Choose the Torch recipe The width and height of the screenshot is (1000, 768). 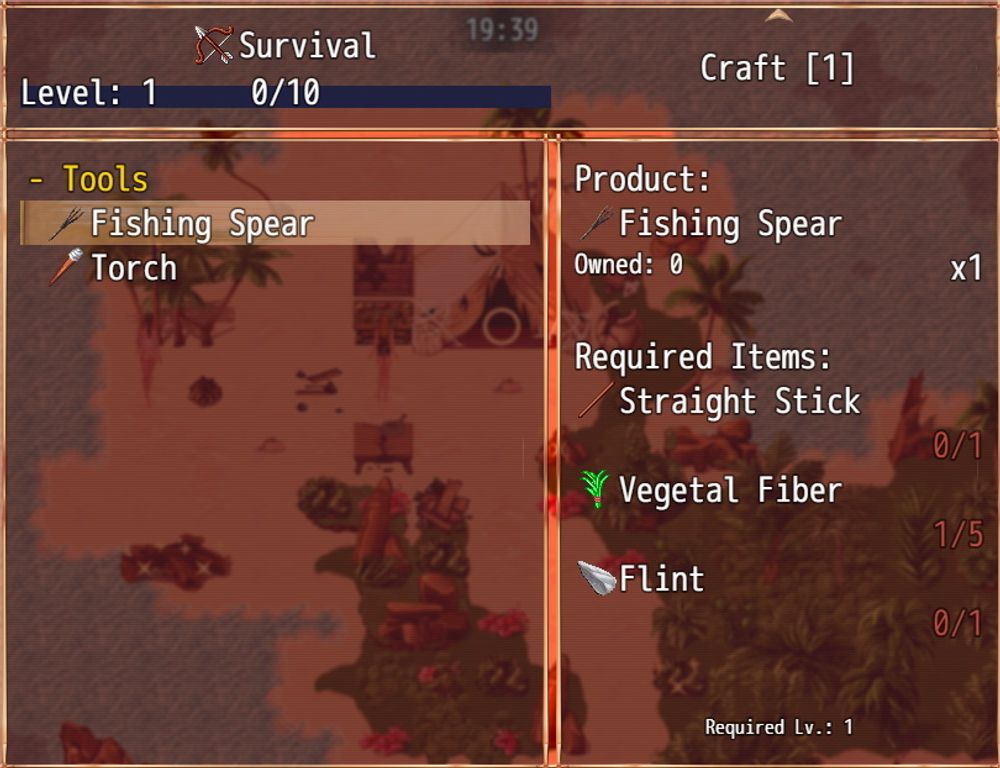[133, 268]
